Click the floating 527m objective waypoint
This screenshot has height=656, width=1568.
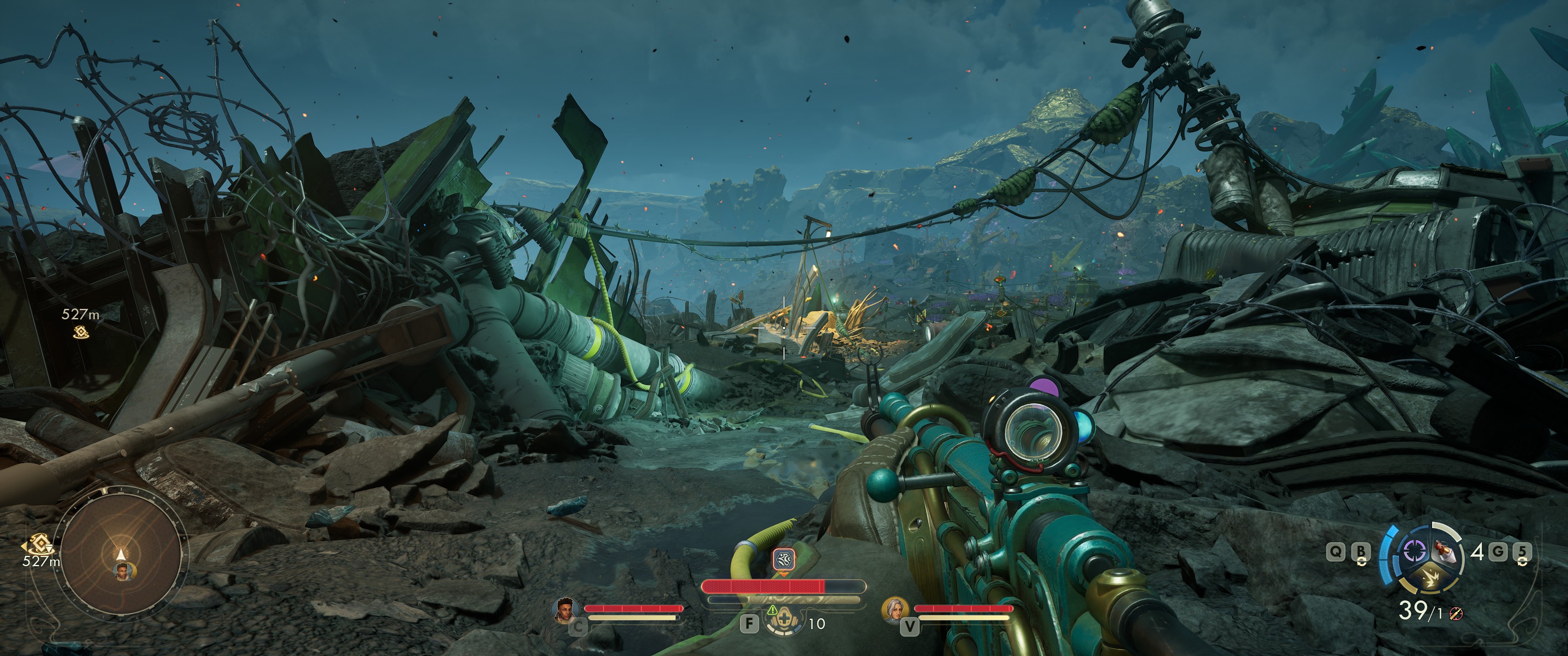tap(81, 332)
